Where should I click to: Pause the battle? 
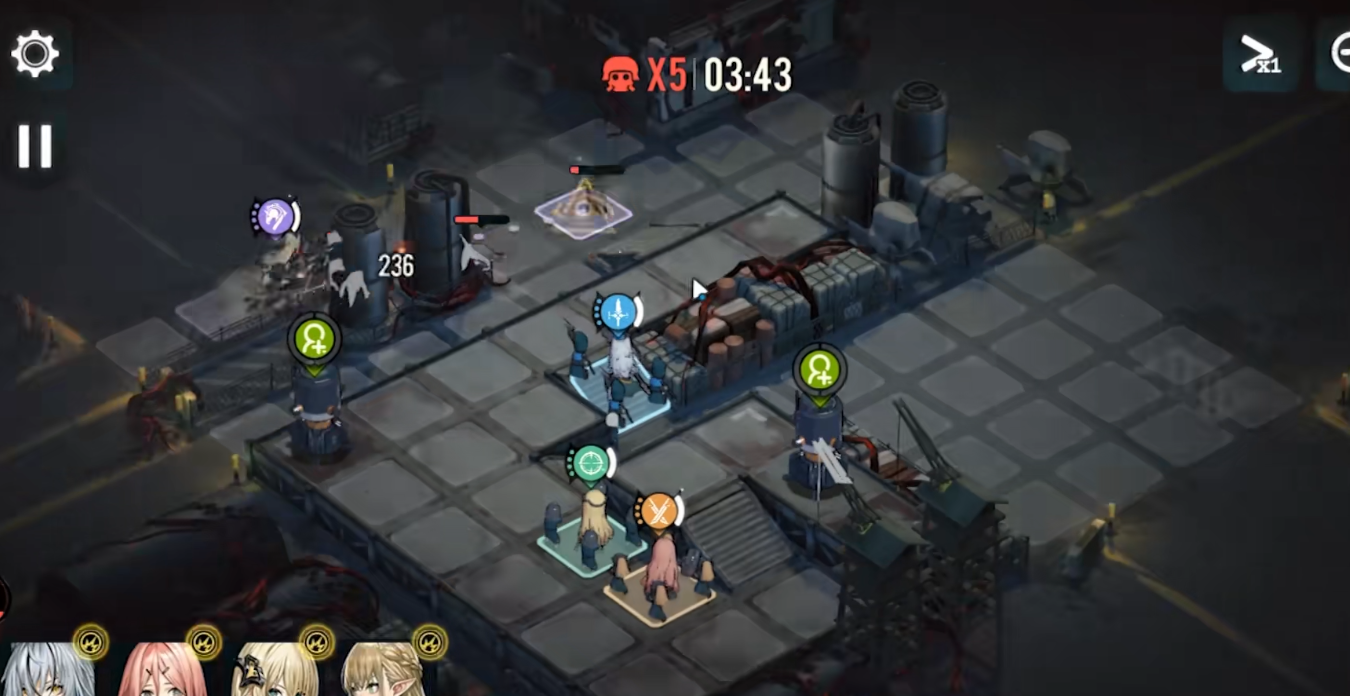point(35,146)
